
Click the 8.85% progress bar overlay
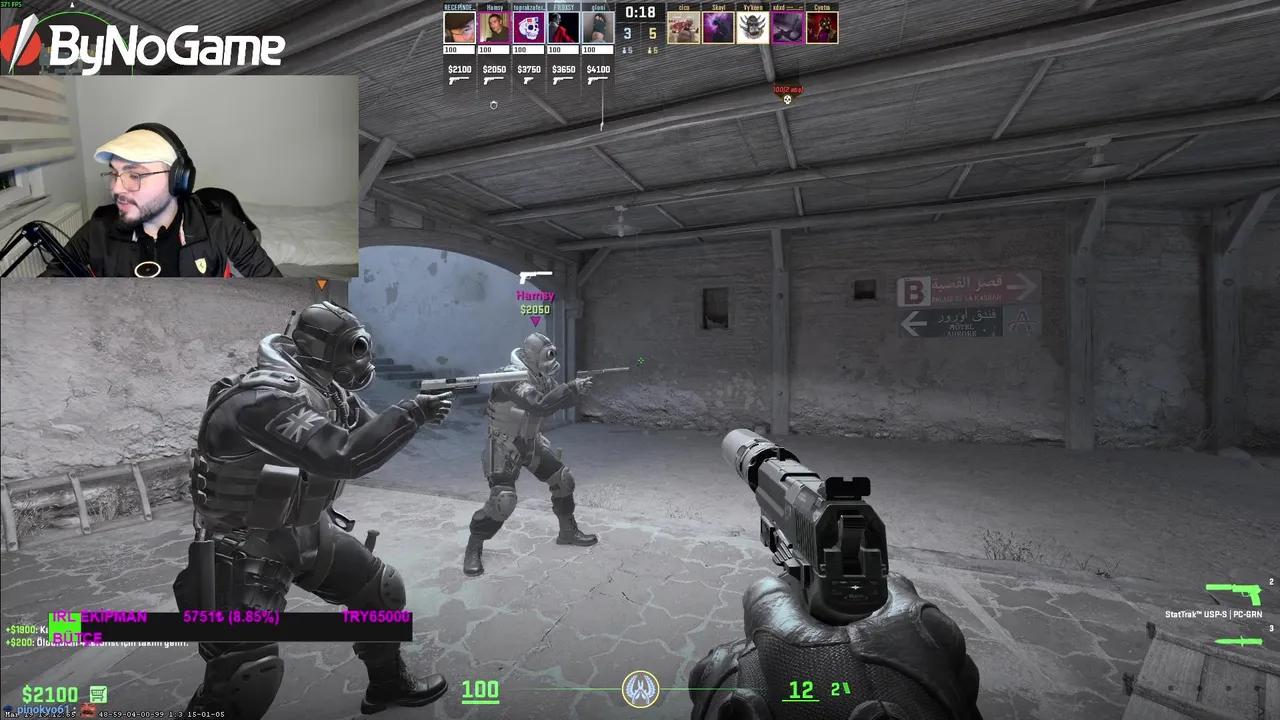coord(232,616)
